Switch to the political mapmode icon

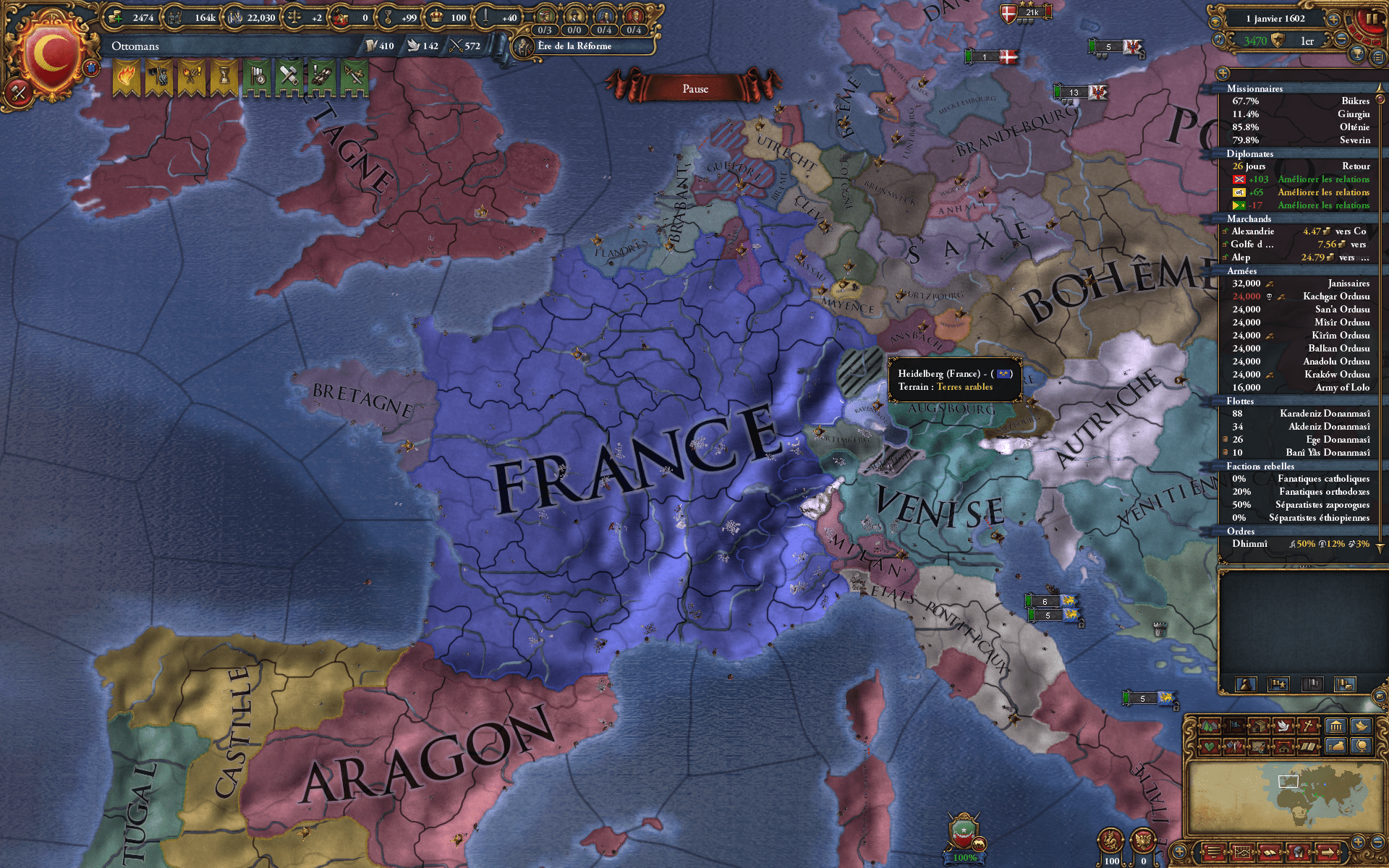[x=1235, y=725]
